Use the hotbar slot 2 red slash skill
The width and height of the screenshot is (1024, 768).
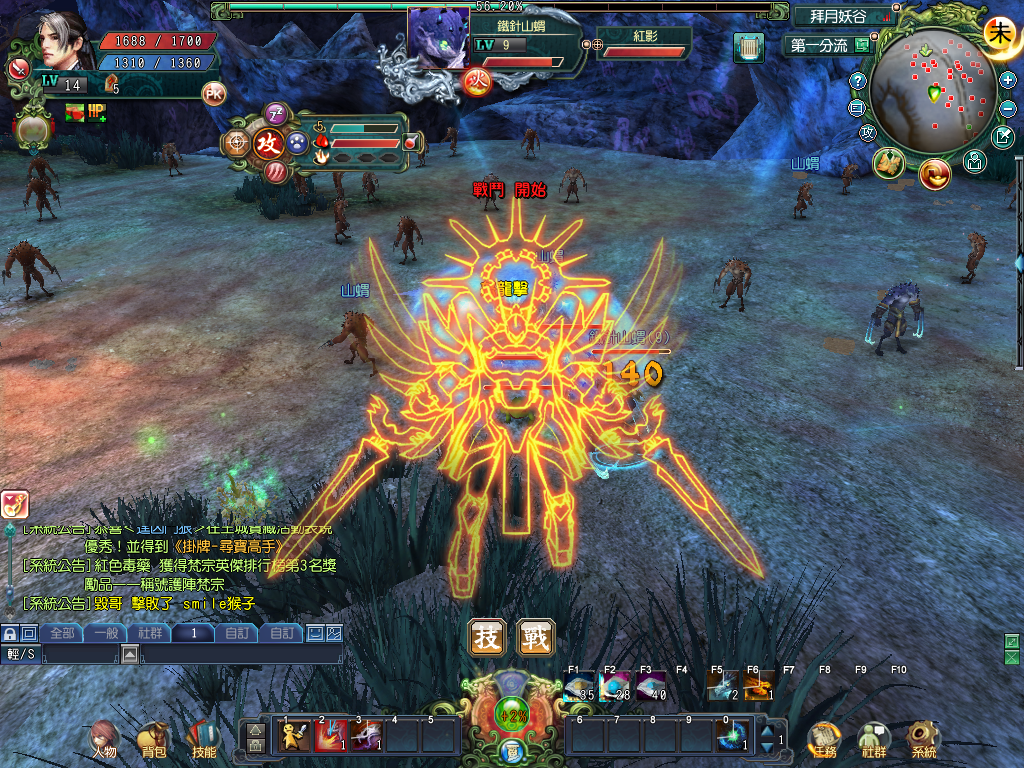[x=331, y=735]
